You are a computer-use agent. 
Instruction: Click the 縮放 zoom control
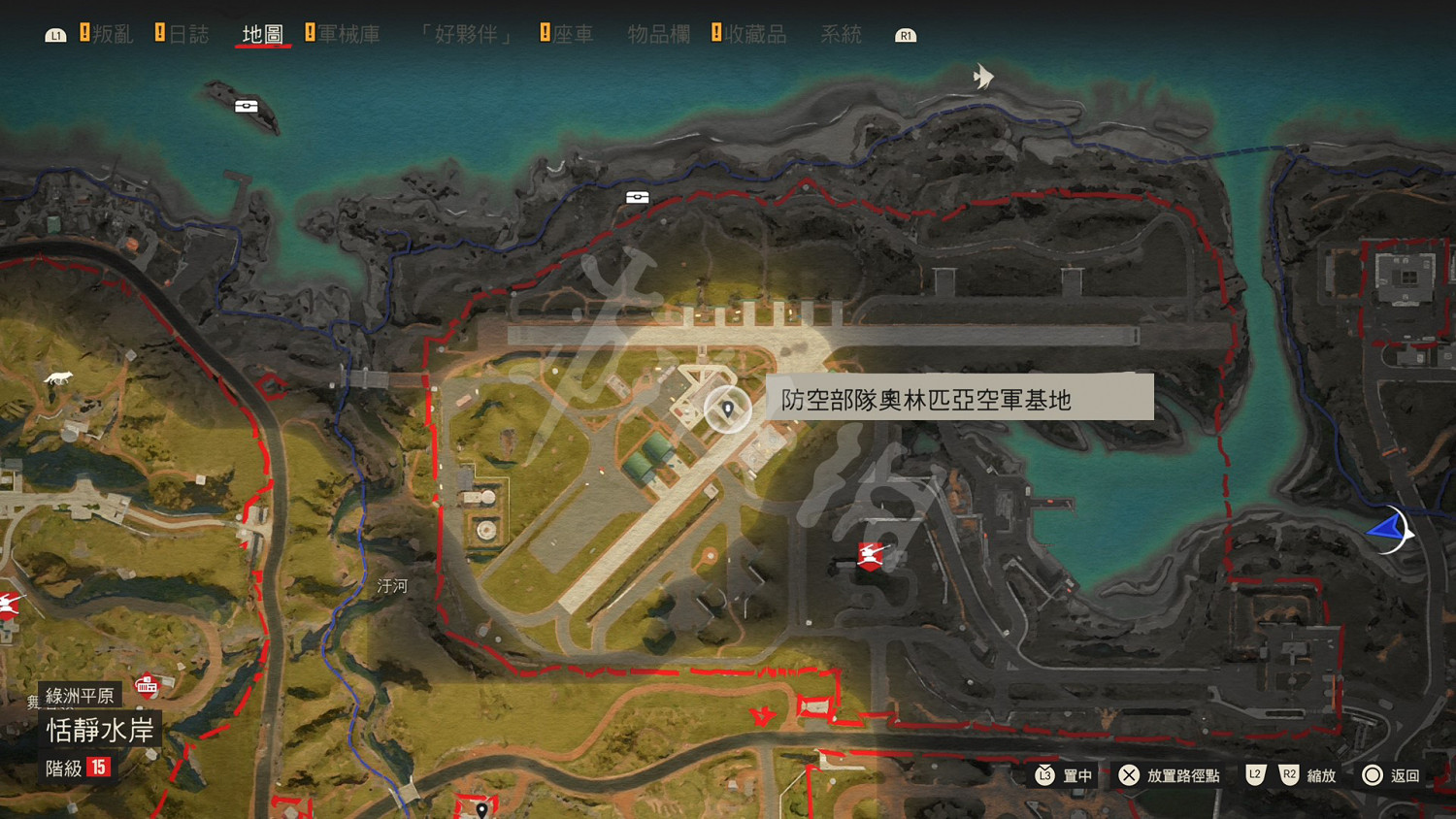click(1322, 775)
